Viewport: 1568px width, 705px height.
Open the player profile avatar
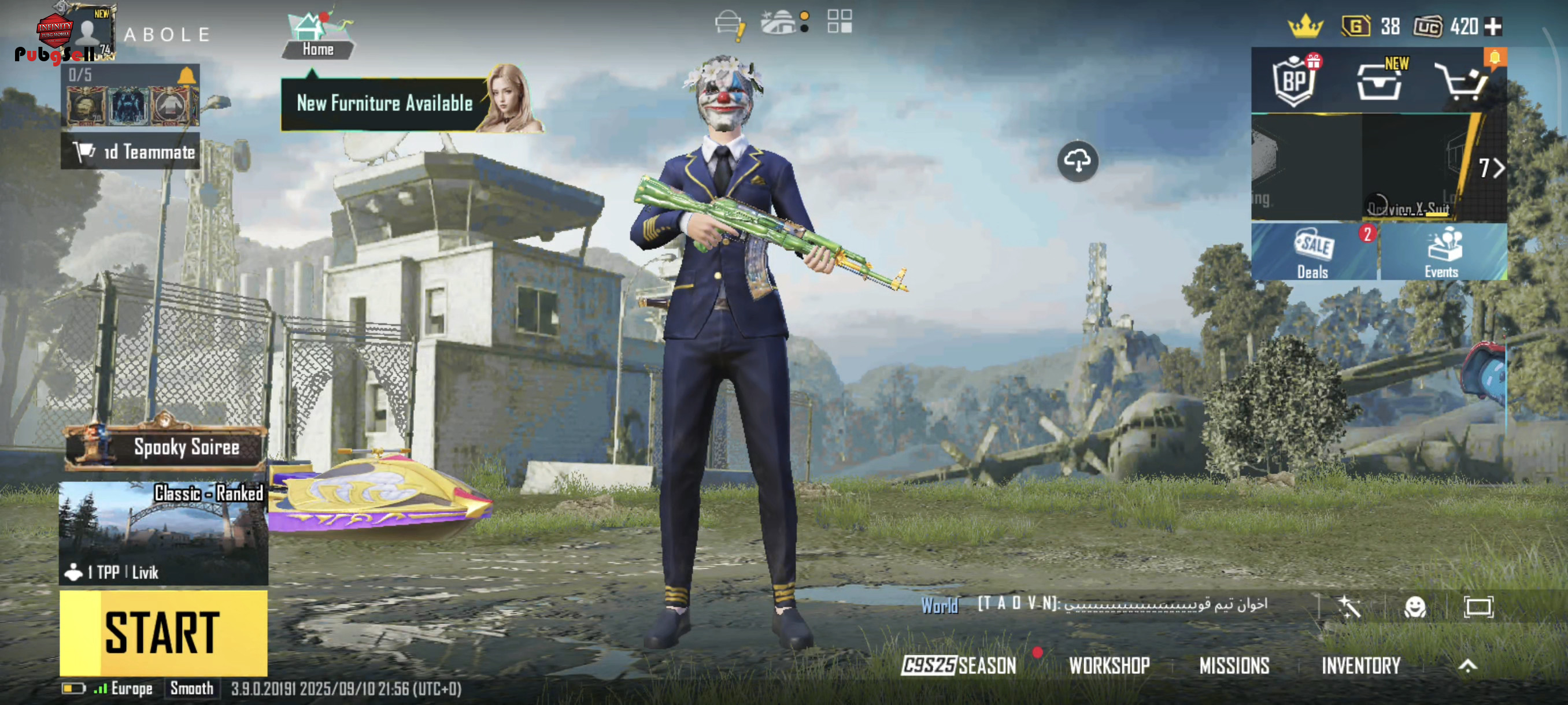[x=86, y=33]
